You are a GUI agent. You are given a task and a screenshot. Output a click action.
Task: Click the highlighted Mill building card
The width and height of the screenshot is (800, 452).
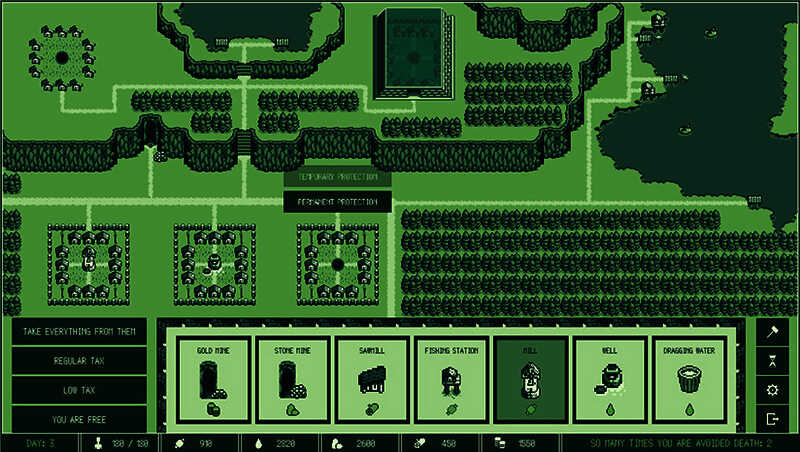click(531, 380)
